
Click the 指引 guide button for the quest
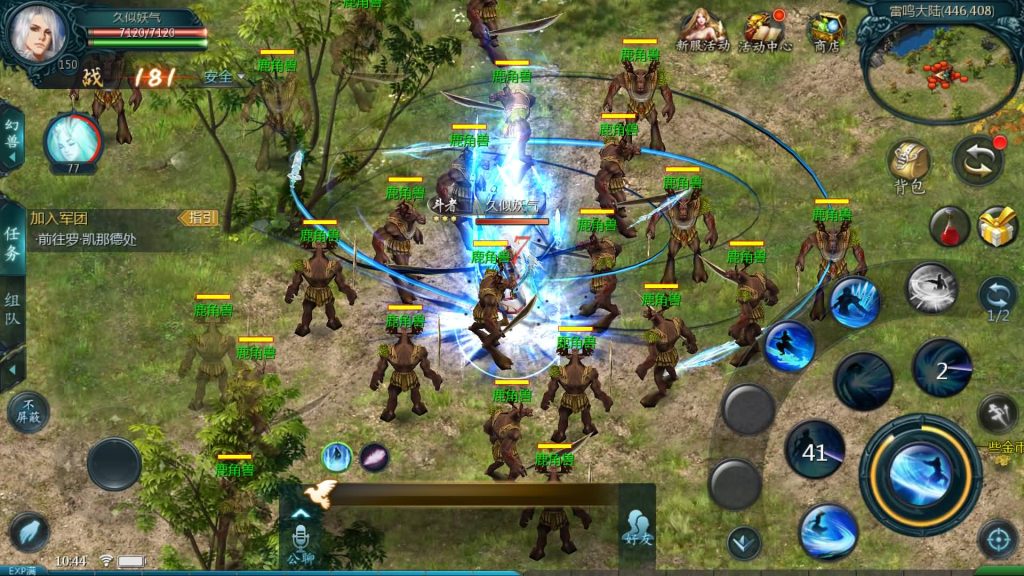(198, 217)
